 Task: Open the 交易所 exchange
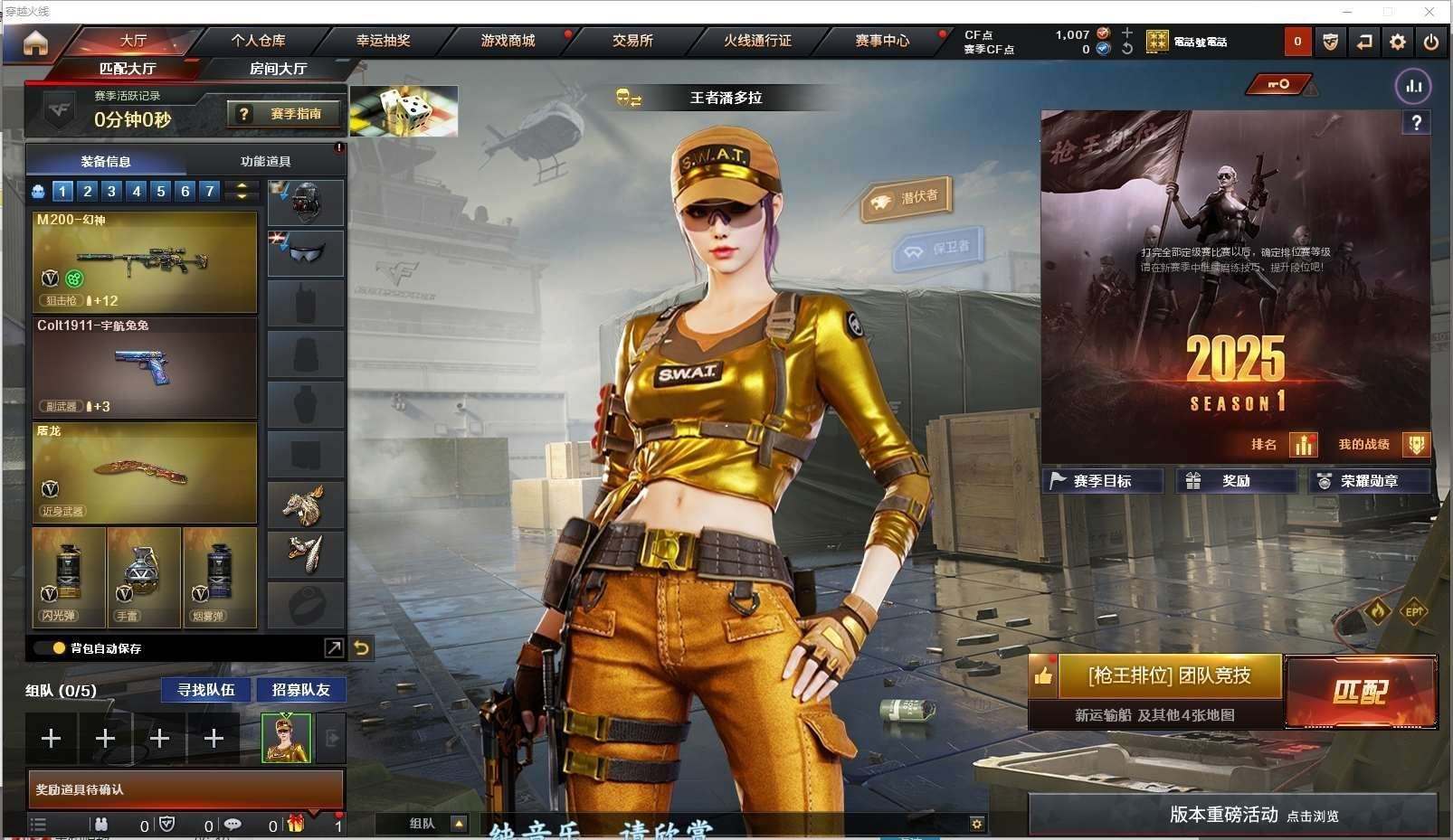click(632, 41)
